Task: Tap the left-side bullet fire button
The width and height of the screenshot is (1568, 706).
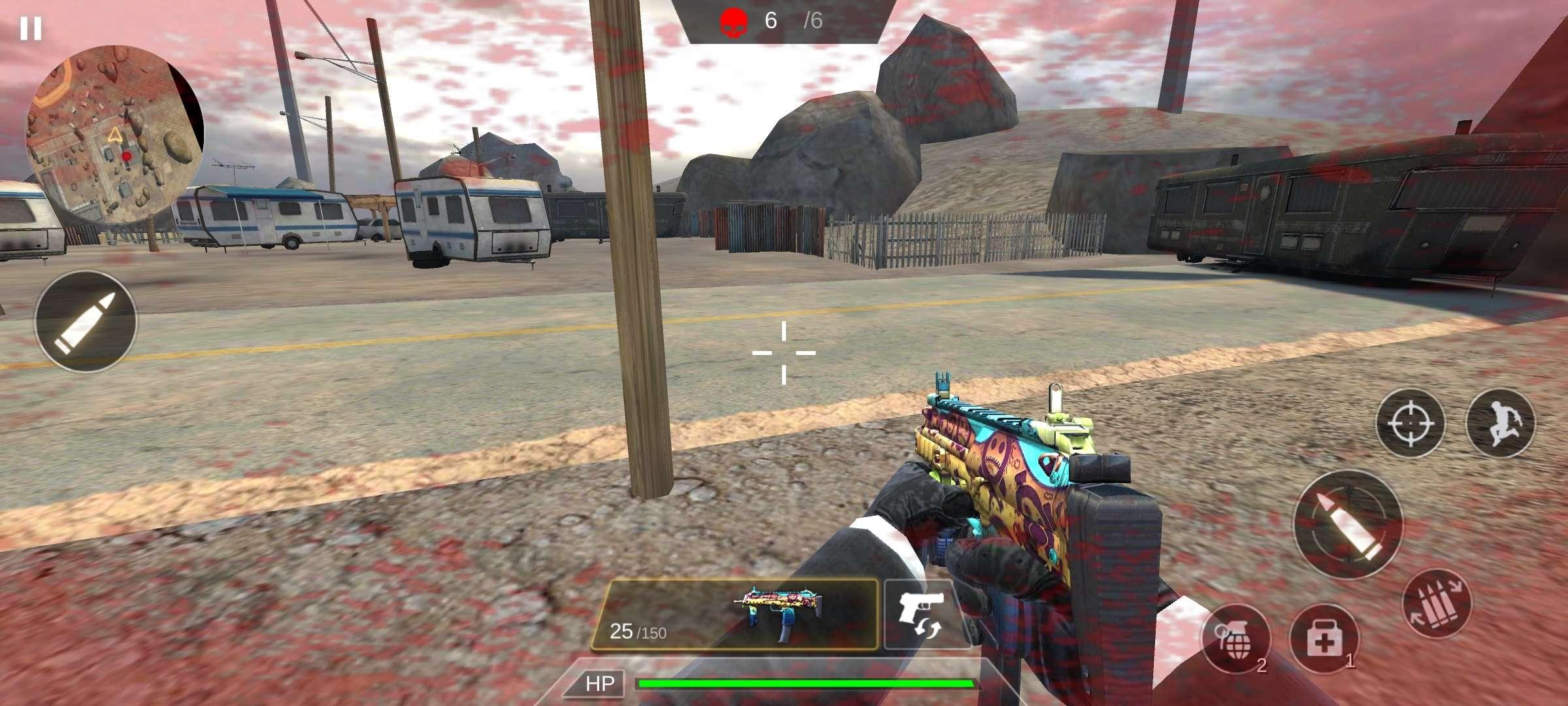Action: (86, 322)
